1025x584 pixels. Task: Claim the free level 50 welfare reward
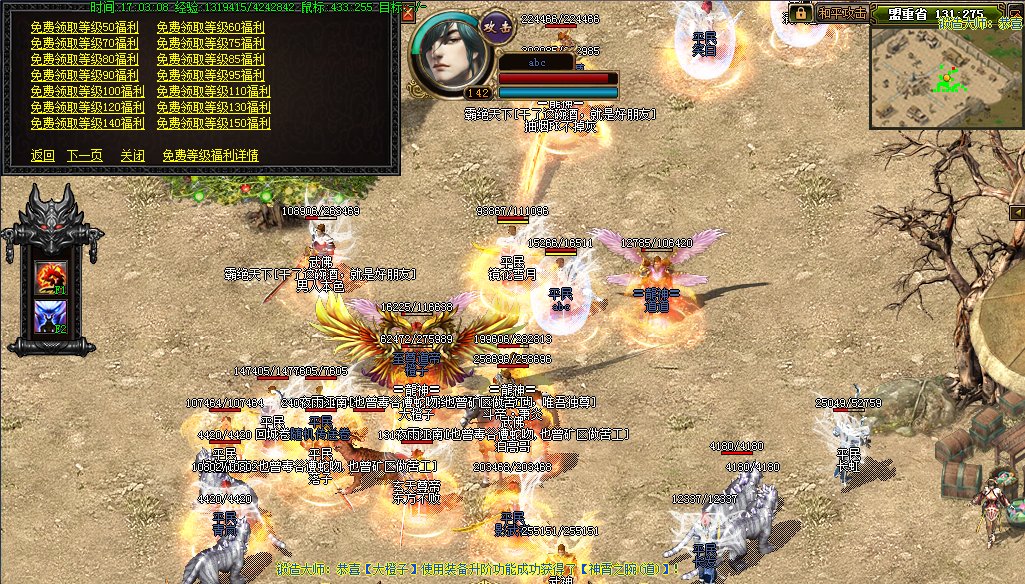(85, 27)
